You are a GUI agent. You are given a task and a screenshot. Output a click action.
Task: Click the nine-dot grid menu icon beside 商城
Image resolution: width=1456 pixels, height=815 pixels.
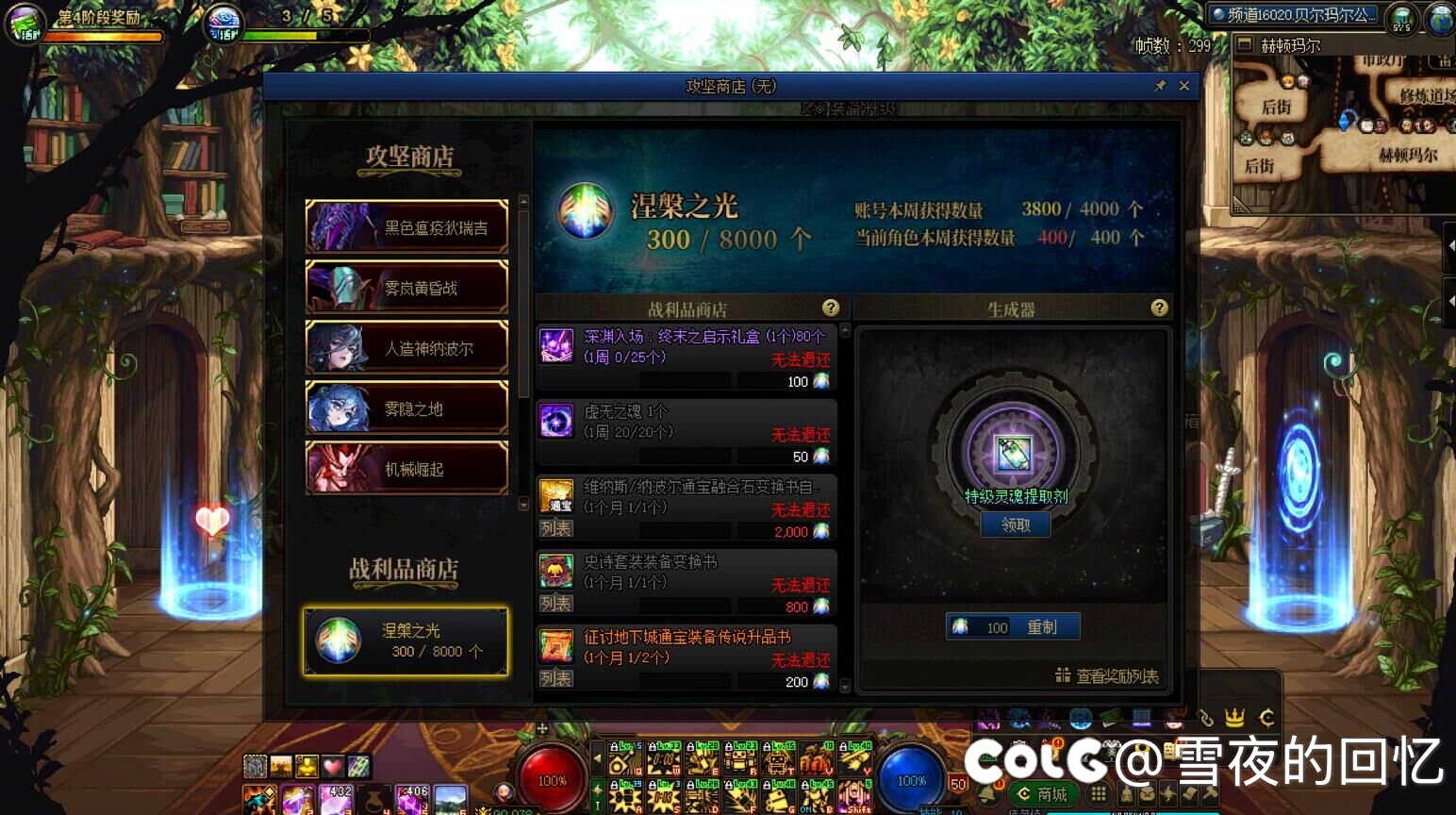coord(1099,795)
